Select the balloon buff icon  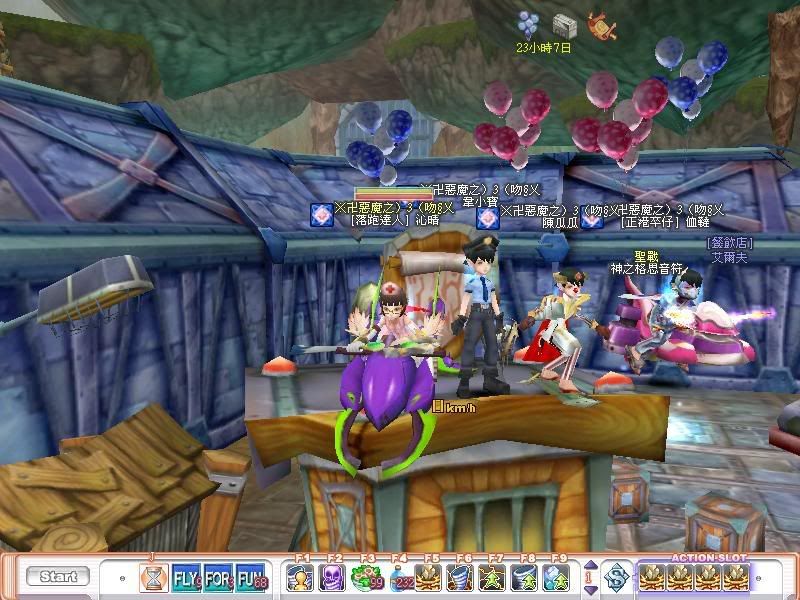(x=527, y=23)
